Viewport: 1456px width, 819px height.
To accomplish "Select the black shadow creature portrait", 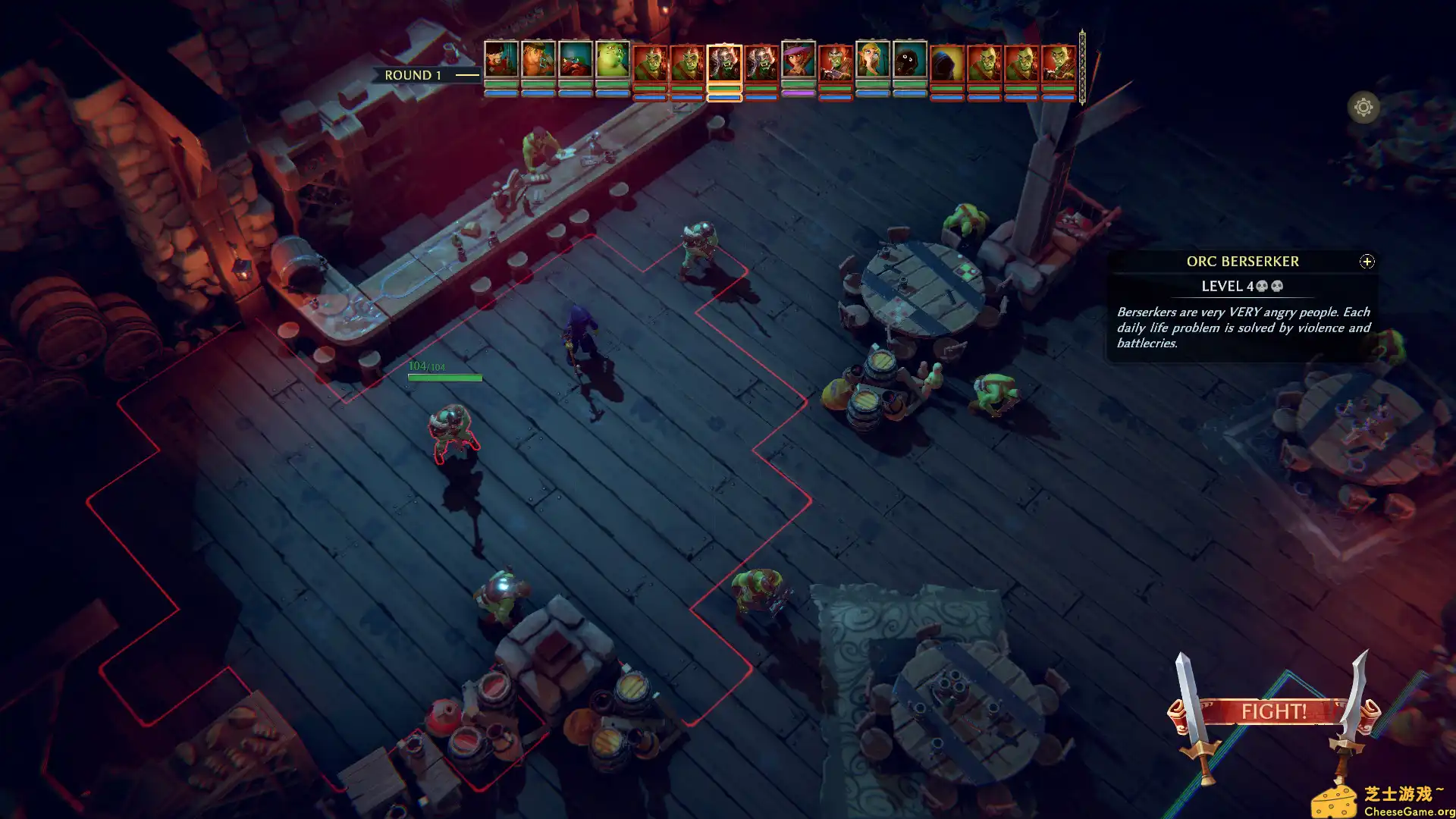I will pyautogui.click(x=910, y=60).
